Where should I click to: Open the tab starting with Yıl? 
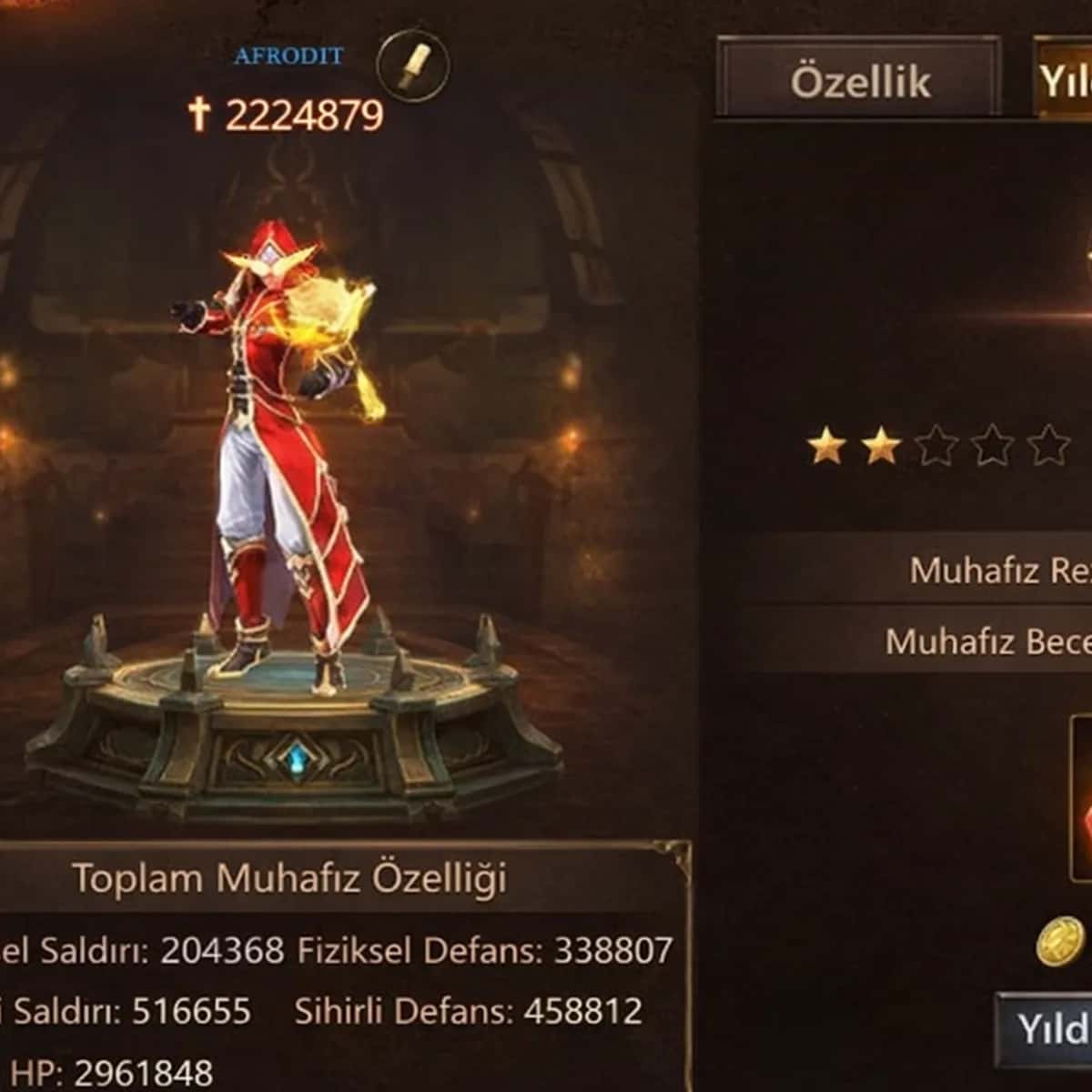tap(1063, 82)
